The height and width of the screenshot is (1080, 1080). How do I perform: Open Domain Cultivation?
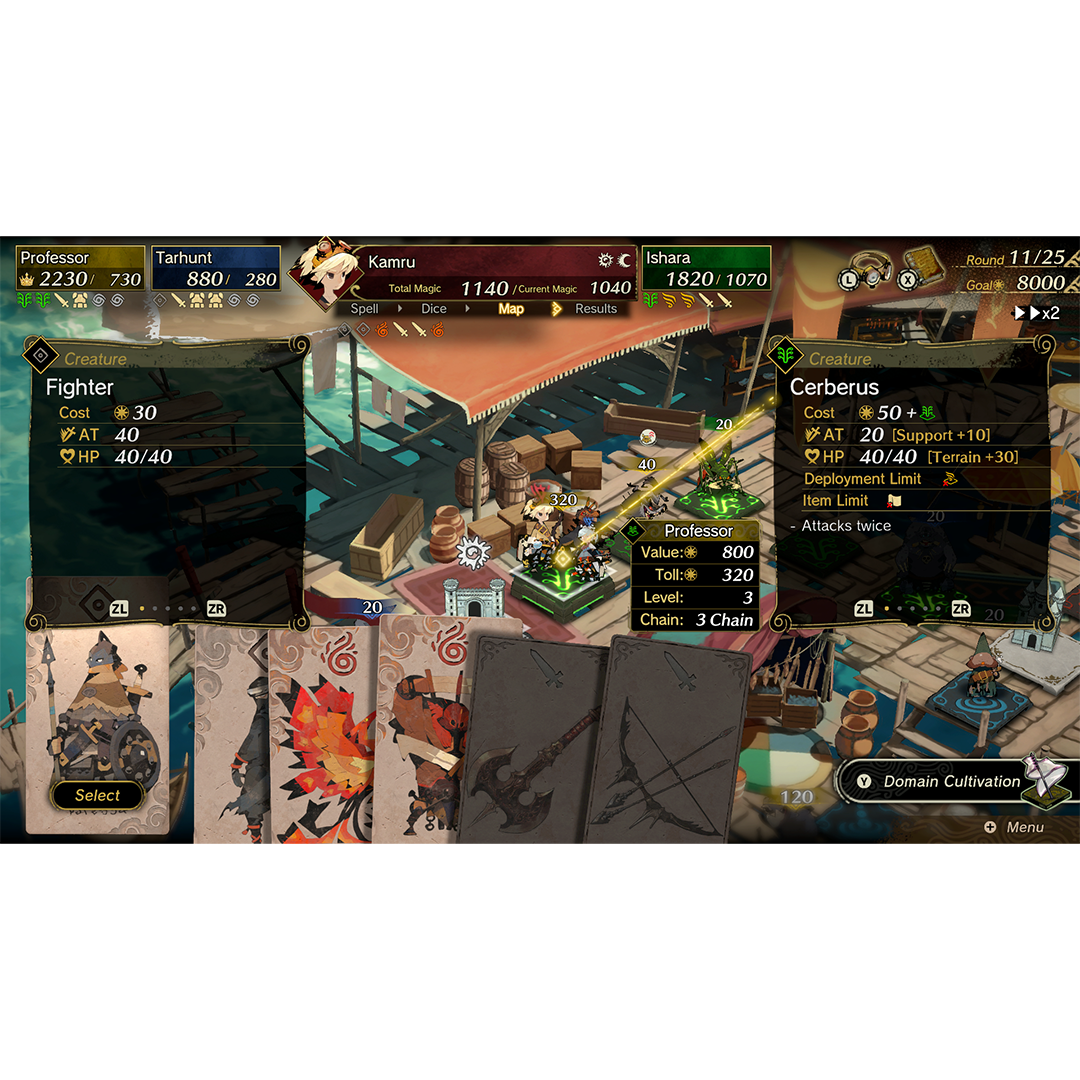tap(950, 781)
